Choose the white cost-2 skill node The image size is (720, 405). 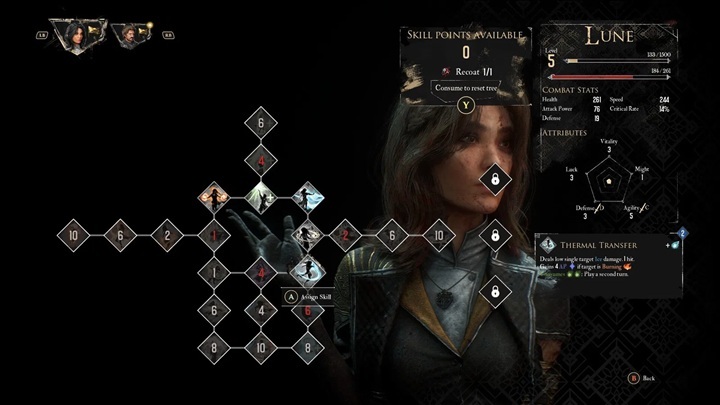(x=166, y=237)
